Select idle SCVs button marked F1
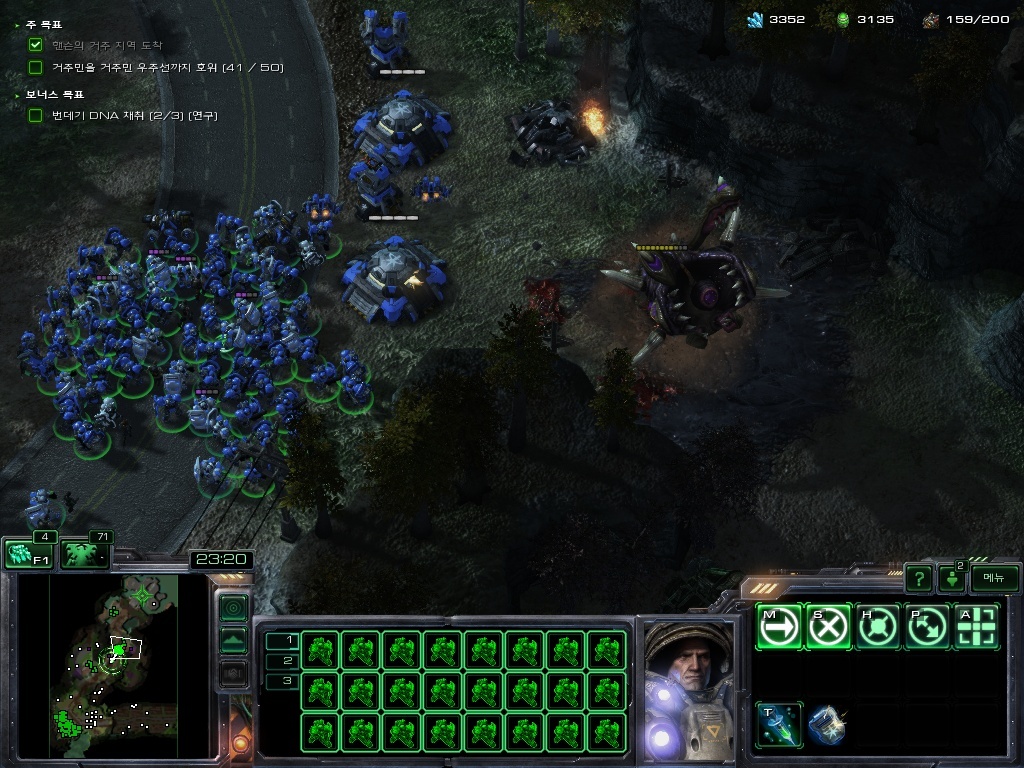Viewport: 1024px width, 768px height. pyautogui.click(x=28, y=554)
